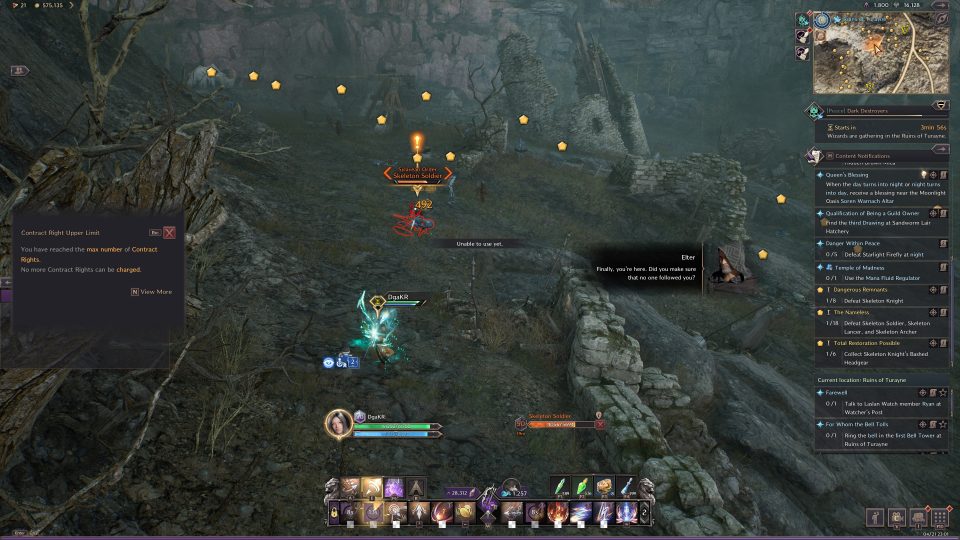Close the Contract Right Upper Limit popup
The height and width of the screenshot is (540, 960).
point(169,232)
